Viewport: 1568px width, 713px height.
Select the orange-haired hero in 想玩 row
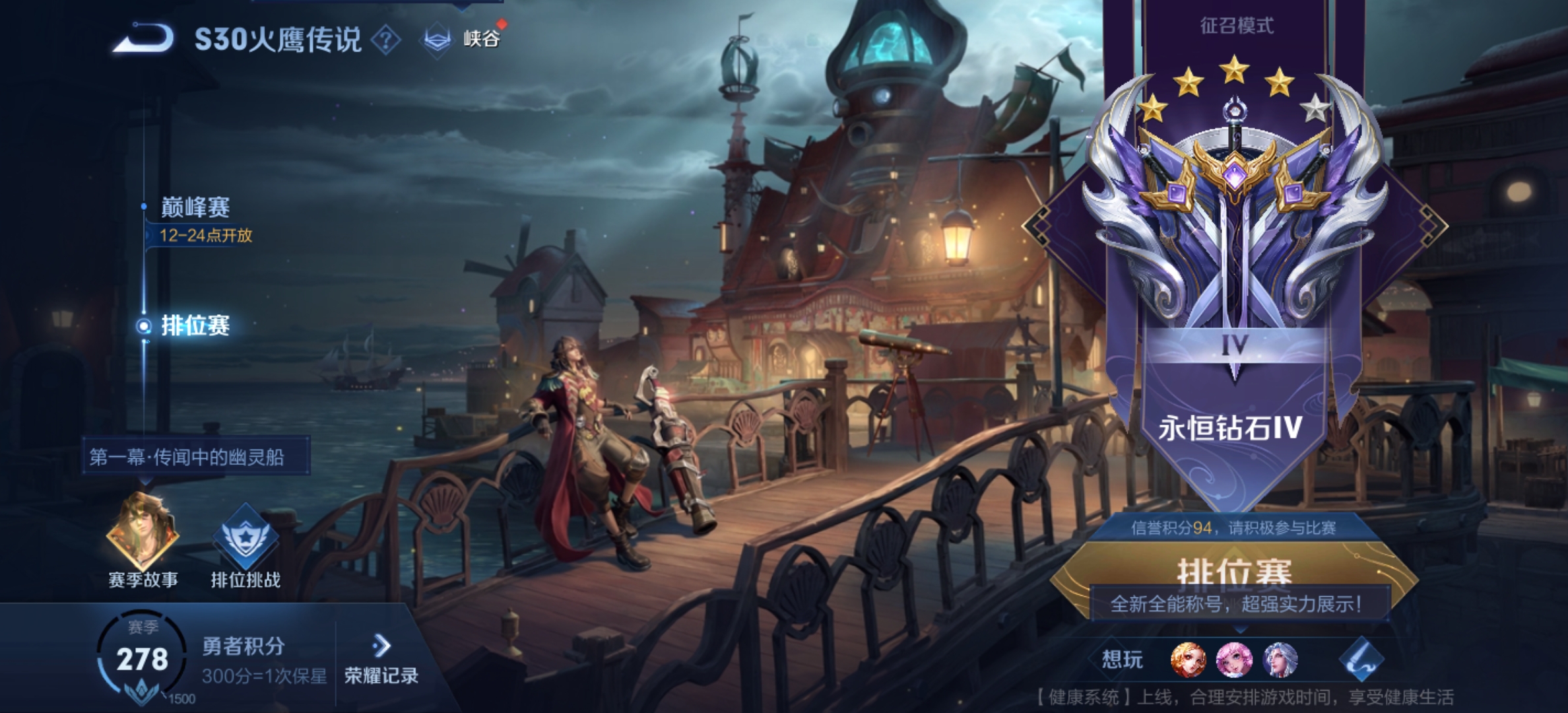click(x=1188, y=660)
